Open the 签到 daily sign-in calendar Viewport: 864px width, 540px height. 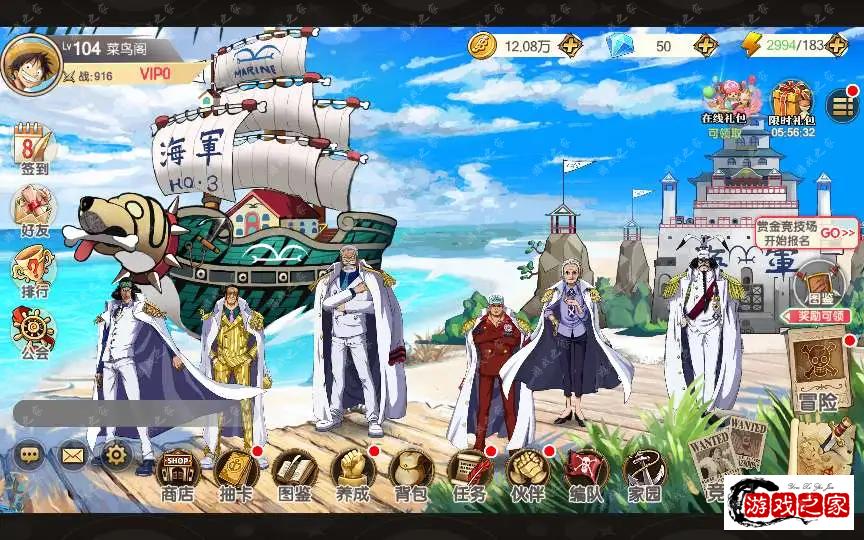coord(33,150)
